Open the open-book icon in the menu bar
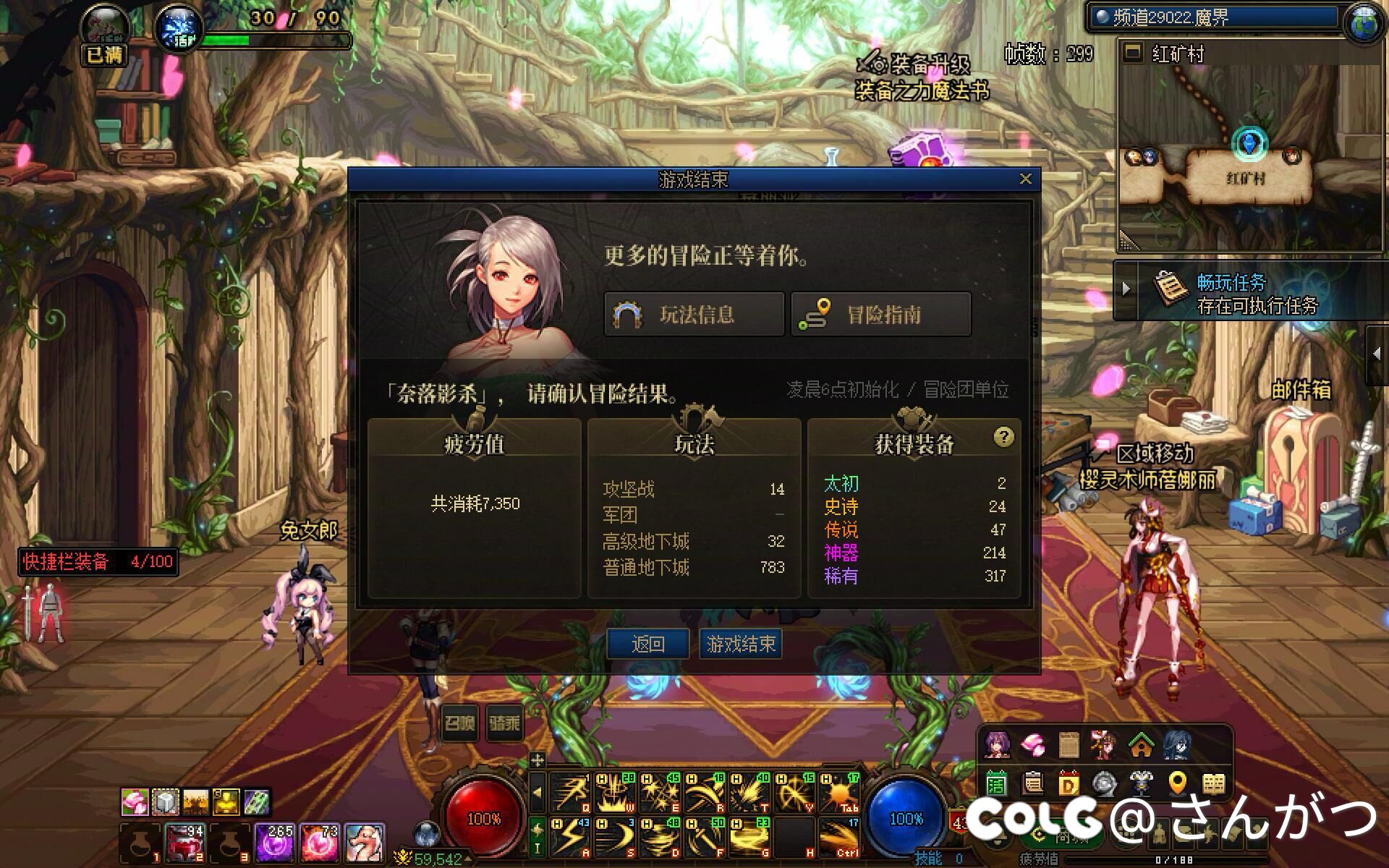 click(x=1214, y=783)
